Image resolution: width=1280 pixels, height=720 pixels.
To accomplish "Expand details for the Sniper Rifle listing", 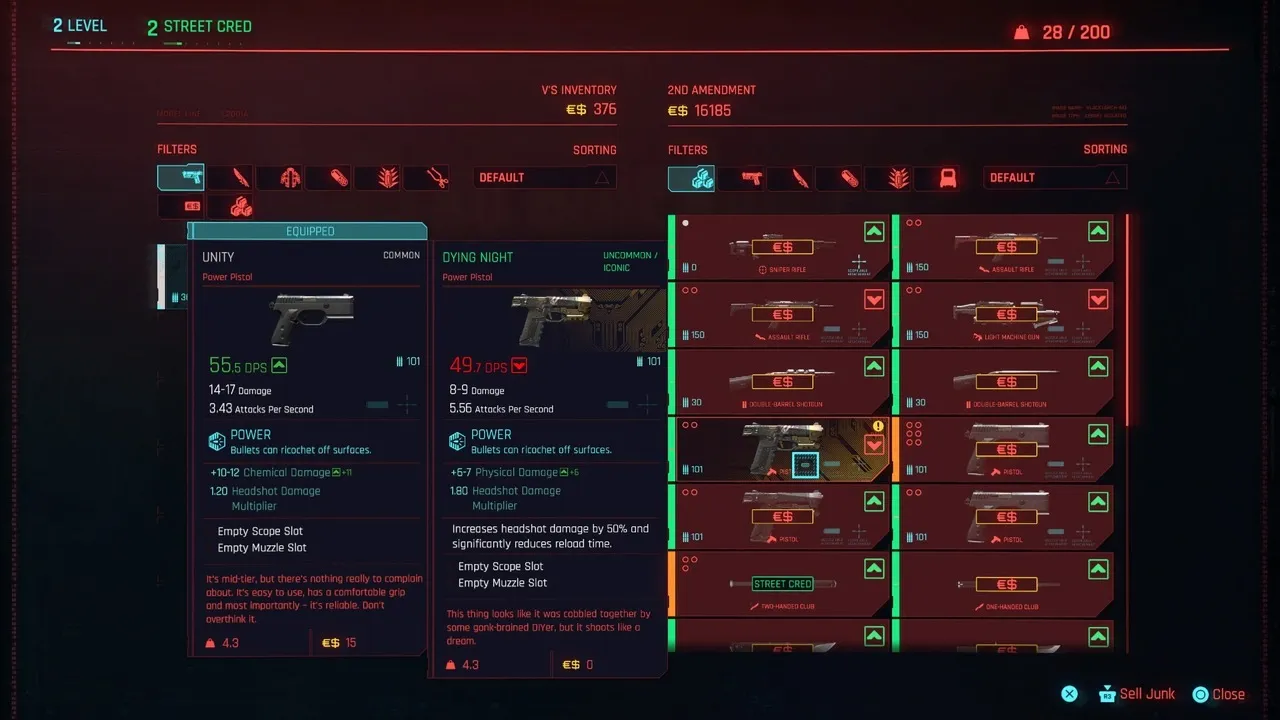I will point(875,231).
